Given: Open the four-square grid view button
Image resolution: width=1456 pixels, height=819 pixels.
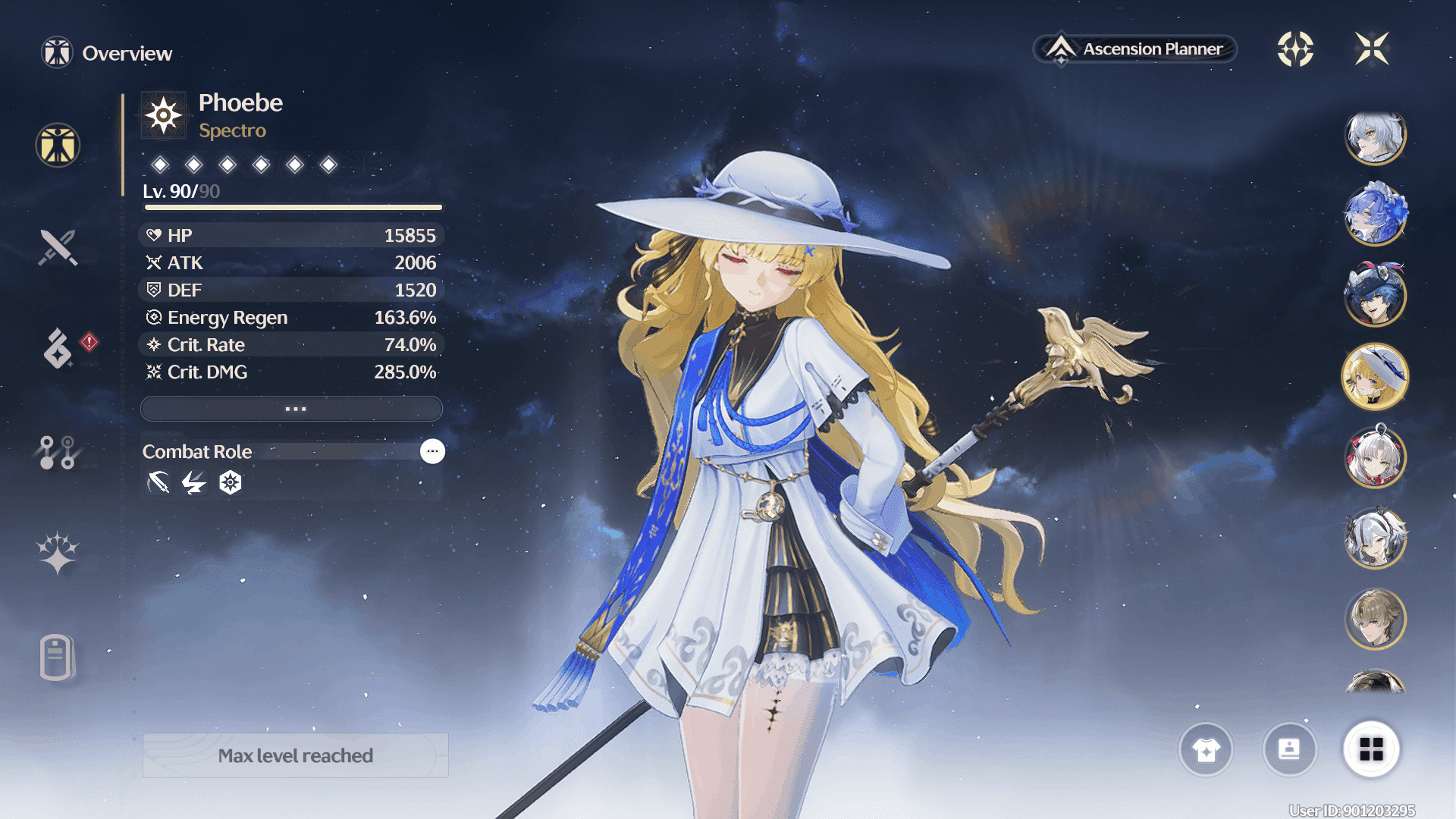Looking at the screenshot, I should (1371, 750).
